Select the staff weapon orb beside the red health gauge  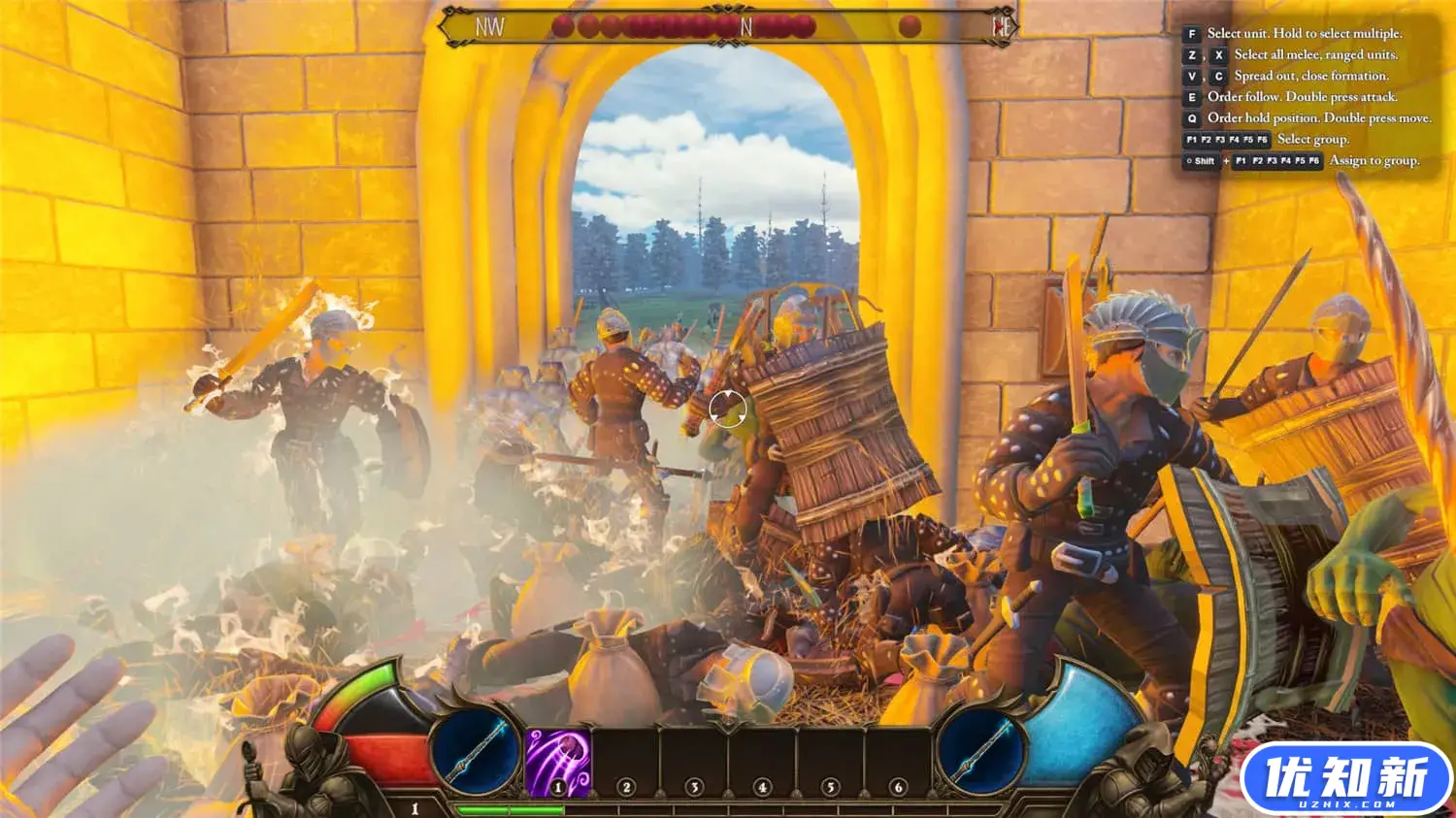pyautogui.click(x=476, y=750)
